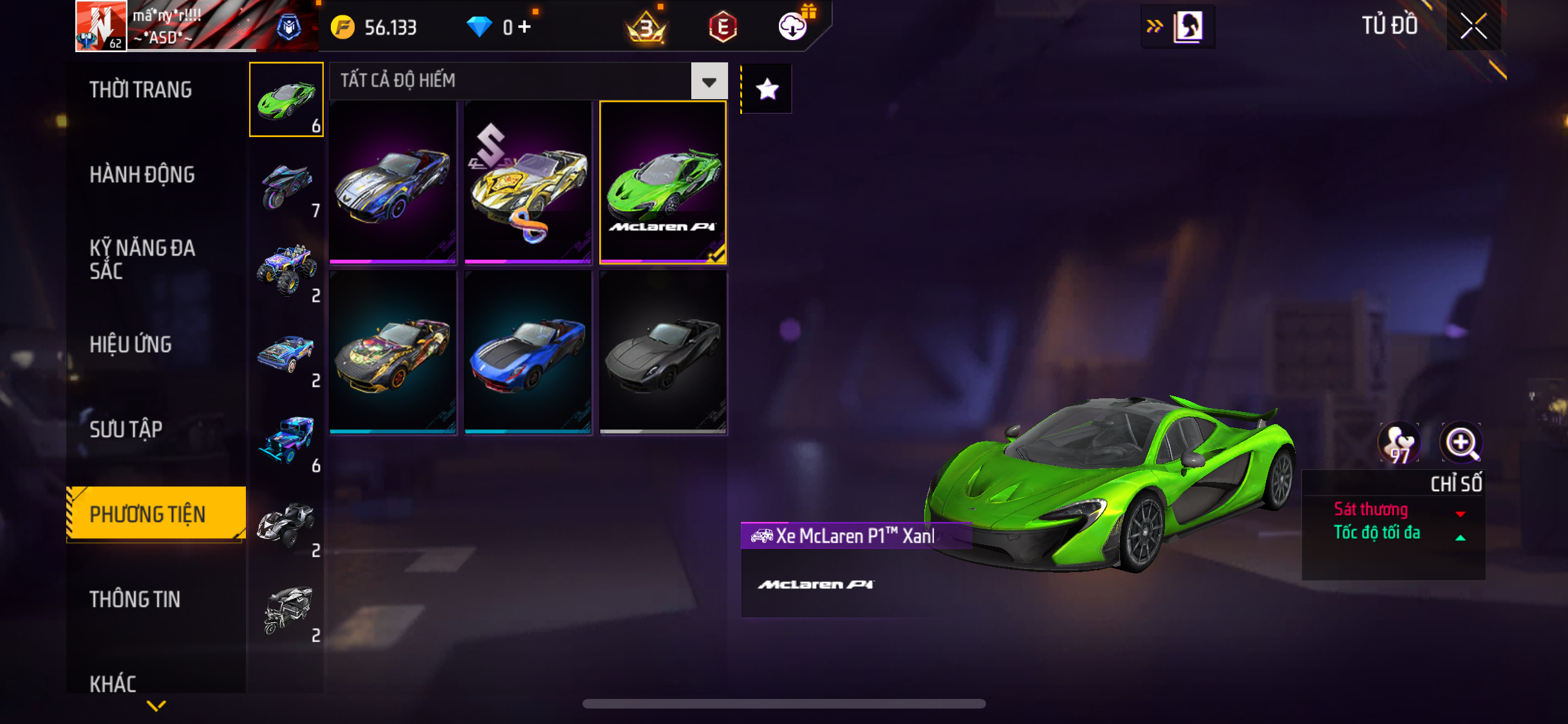Choose the motorcycle vehicle type
Screen dimensions: 1568x724
(286, 187)
